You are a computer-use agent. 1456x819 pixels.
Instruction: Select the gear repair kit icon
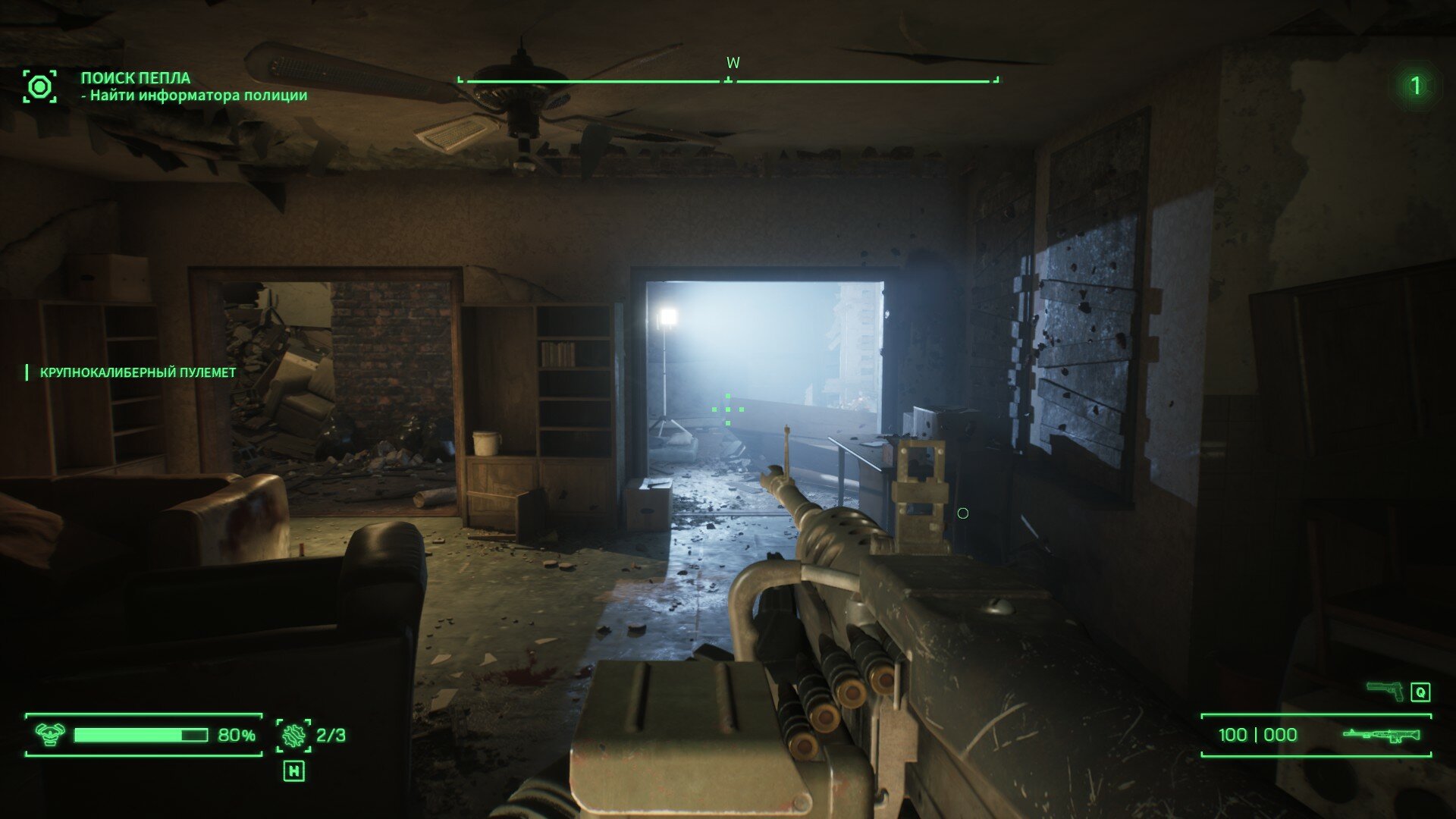click(x=293, y=735)
